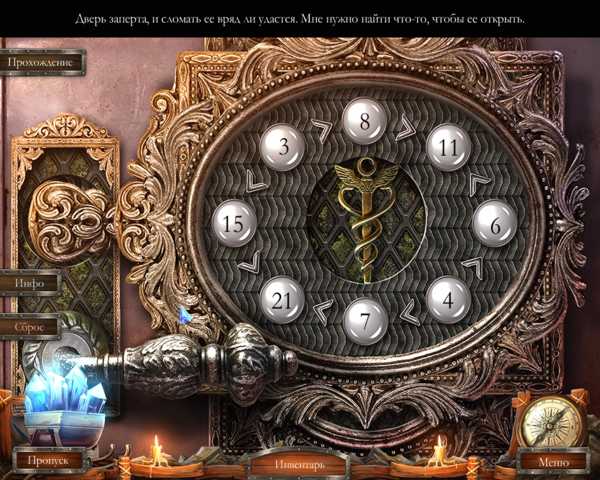Select the number 8 ball
This screenshot has height=480, width=600.
click(x=365, y=124)
